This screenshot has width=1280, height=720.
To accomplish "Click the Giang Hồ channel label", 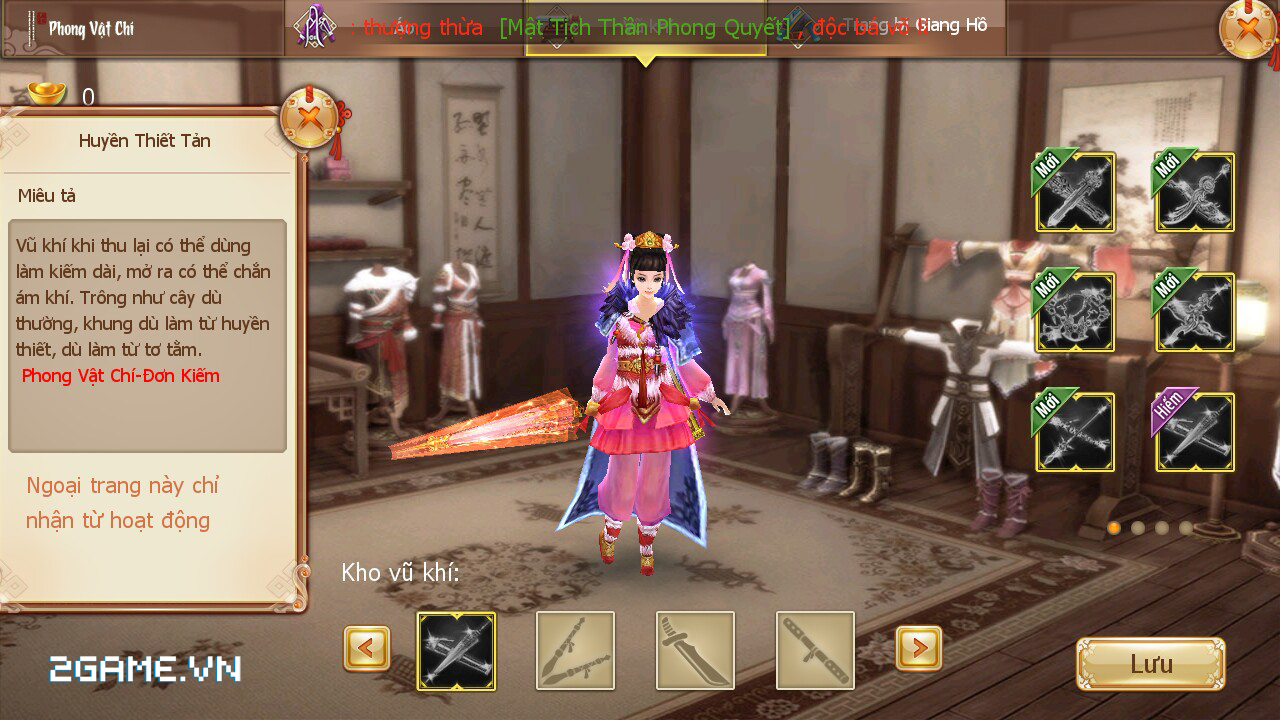I will pyautogui.click(x=950, y=25).
